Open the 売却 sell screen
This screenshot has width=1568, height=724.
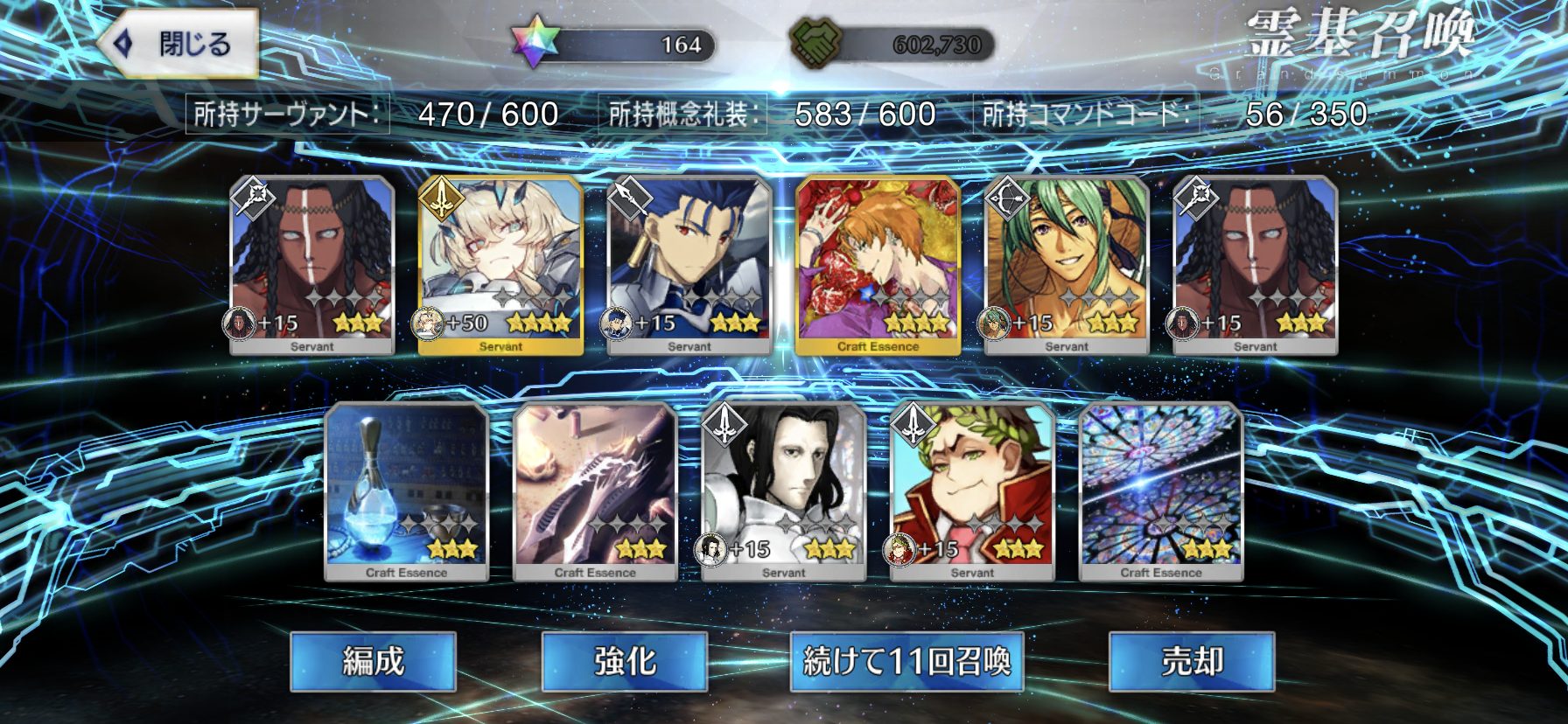click(1192, 661)
